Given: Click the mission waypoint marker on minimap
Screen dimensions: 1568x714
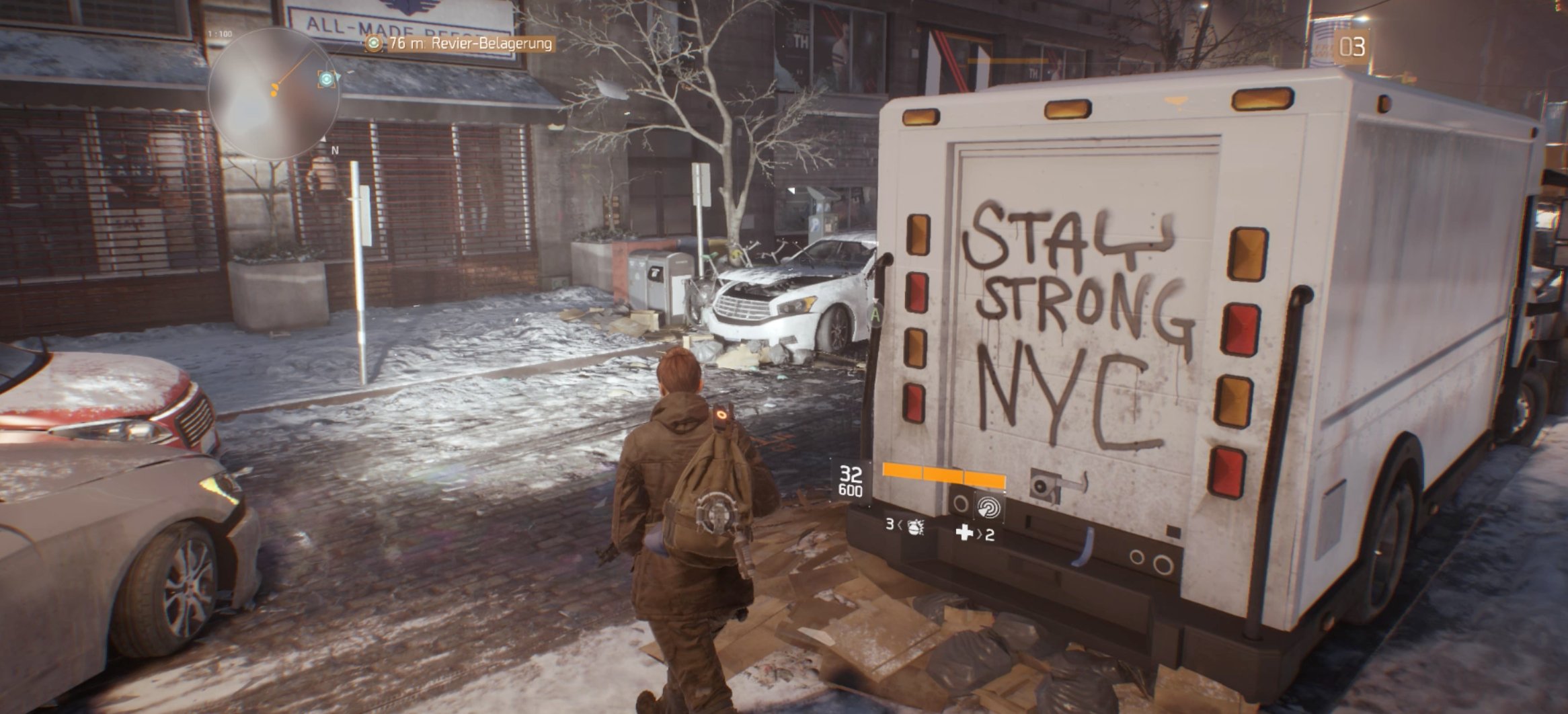Looking at the screenshot, I should pos(327,79).
